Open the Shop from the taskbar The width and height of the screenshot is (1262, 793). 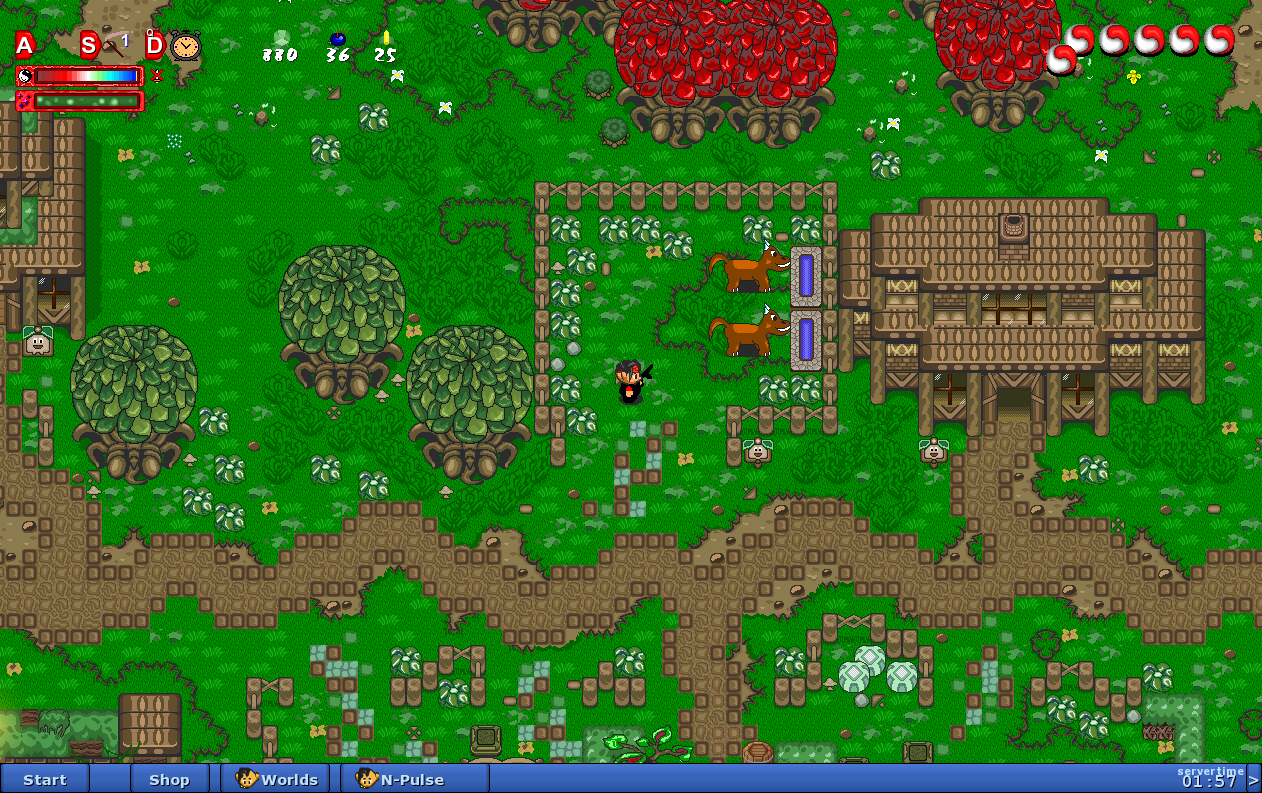click(169, 779)
